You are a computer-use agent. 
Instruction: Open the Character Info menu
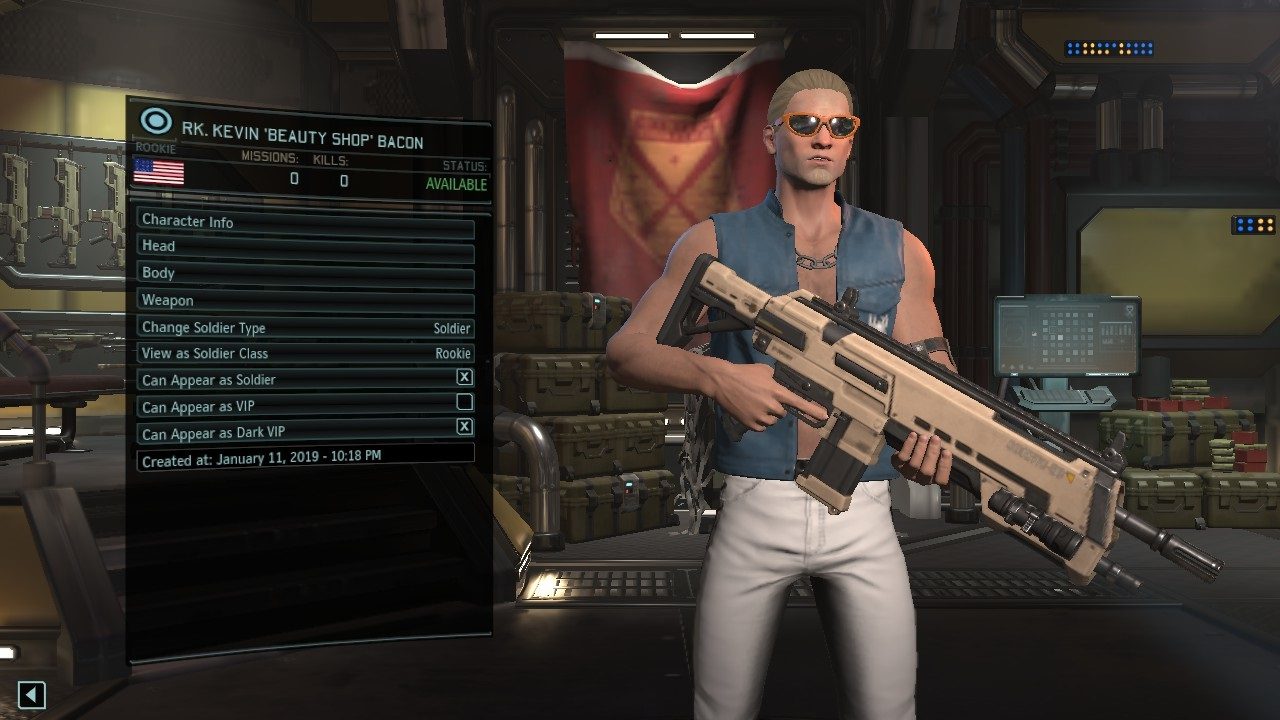[300, 222]
